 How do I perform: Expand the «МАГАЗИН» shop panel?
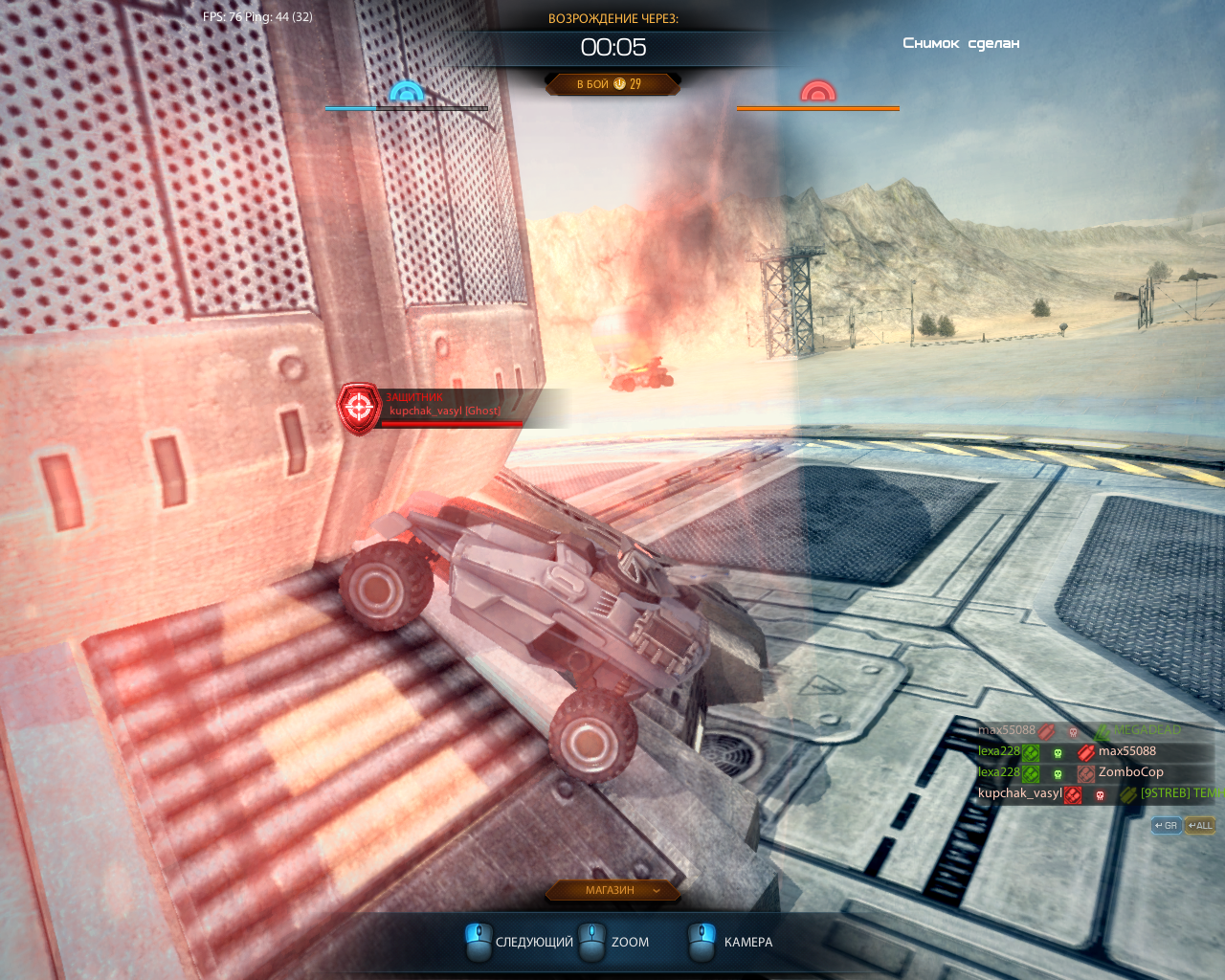tap(612, 890)
